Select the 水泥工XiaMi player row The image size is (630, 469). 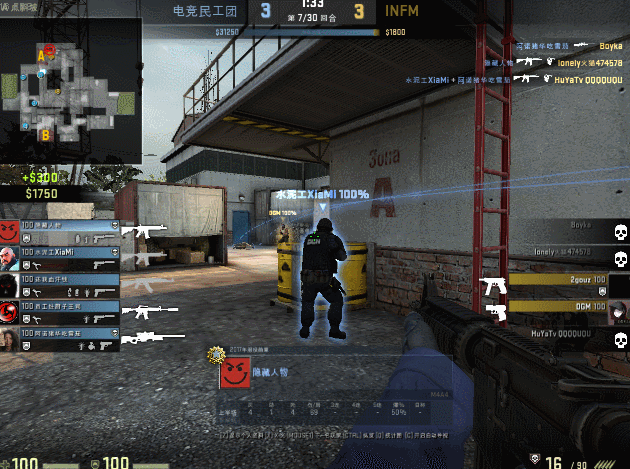tap(62, 258)
